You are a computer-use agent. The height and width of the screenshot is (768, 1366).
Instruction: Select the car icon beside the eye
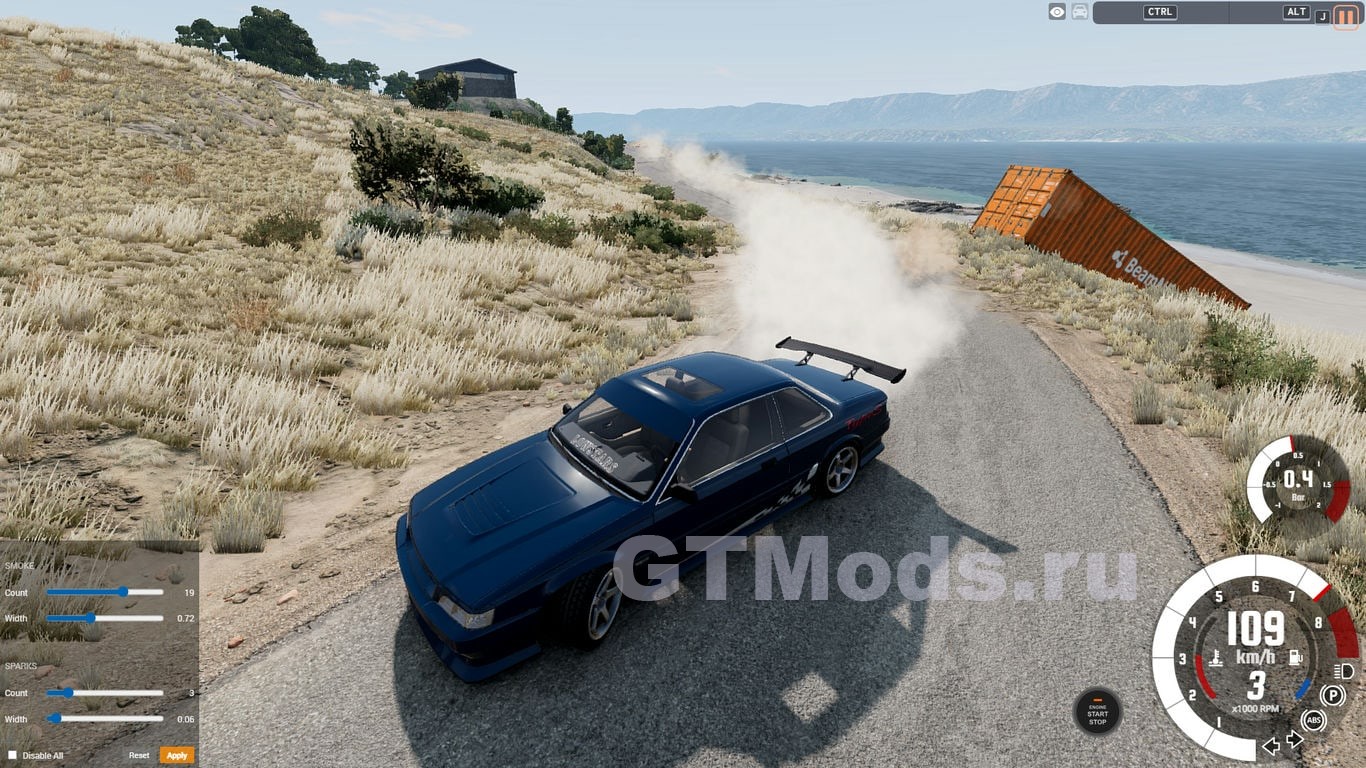(x=1080, y=12)
